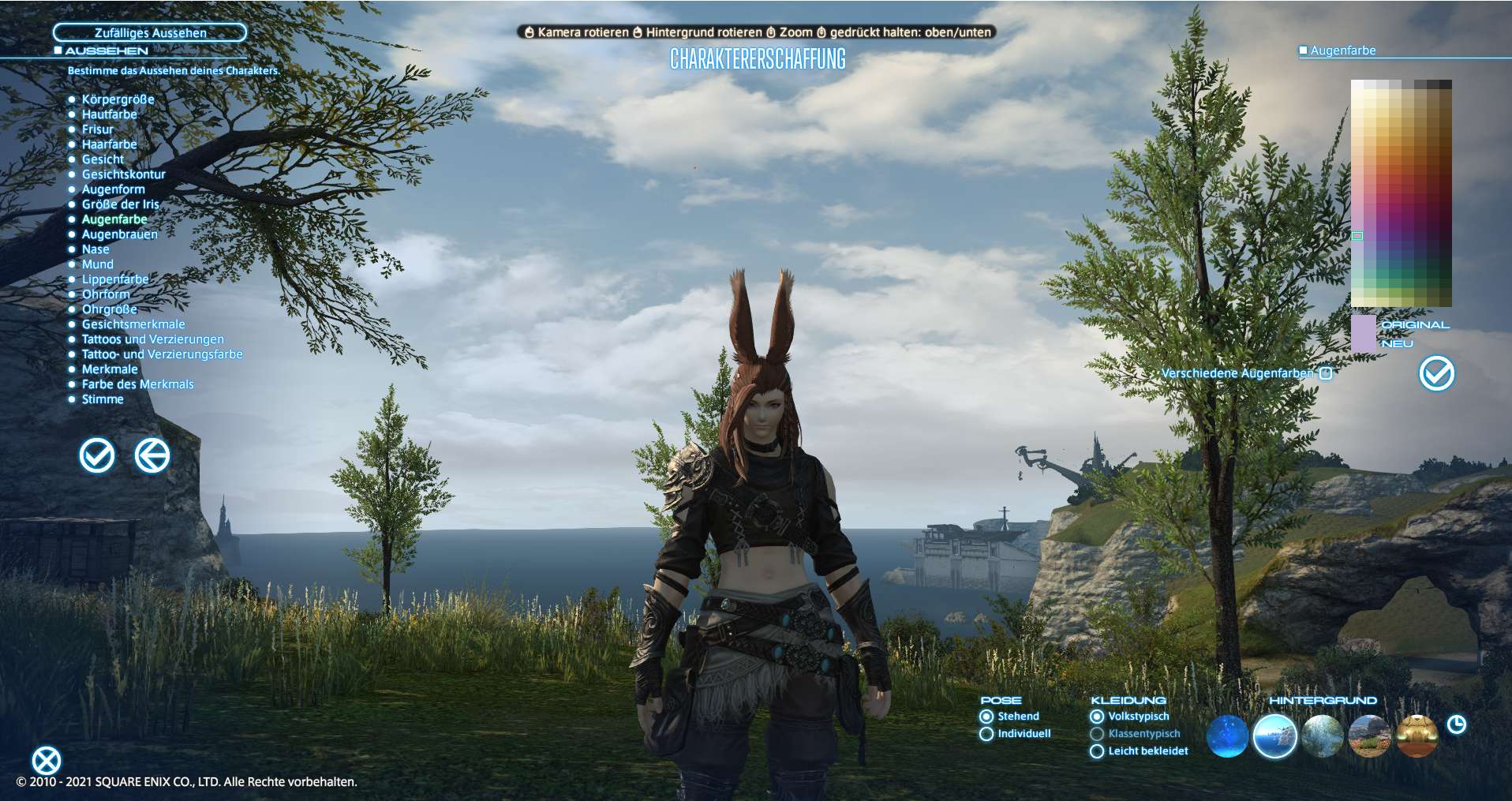Go back with the left arrow button

click(152, 455)
